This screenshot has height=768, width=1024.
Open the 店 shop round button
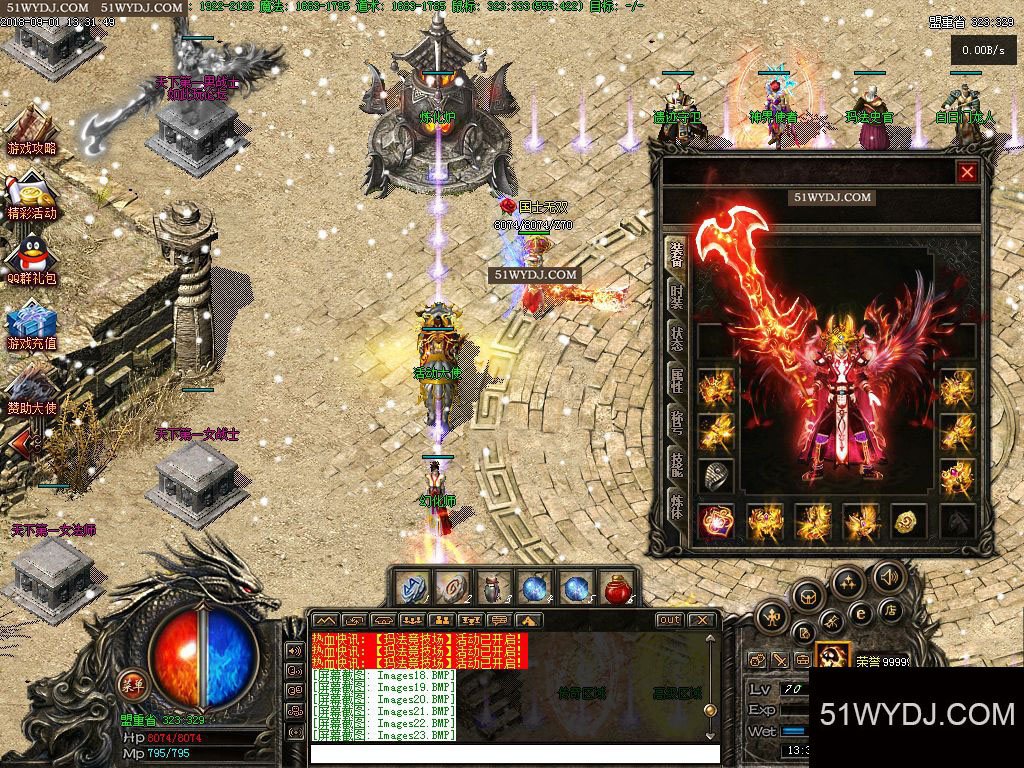[888, 610]
